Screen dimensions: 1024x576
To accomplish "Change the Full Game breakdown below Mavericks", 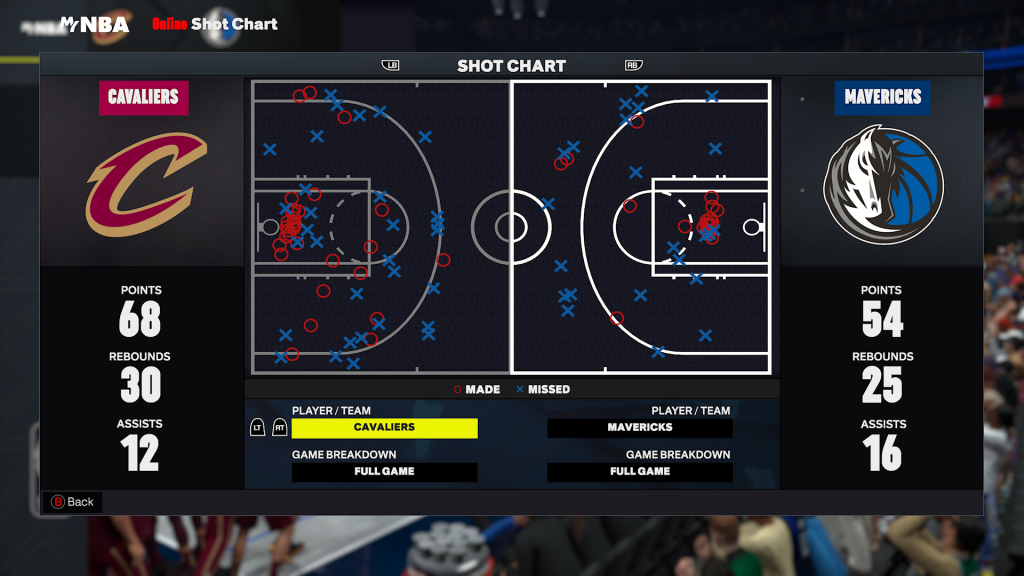I will click(x=640, y=472).
